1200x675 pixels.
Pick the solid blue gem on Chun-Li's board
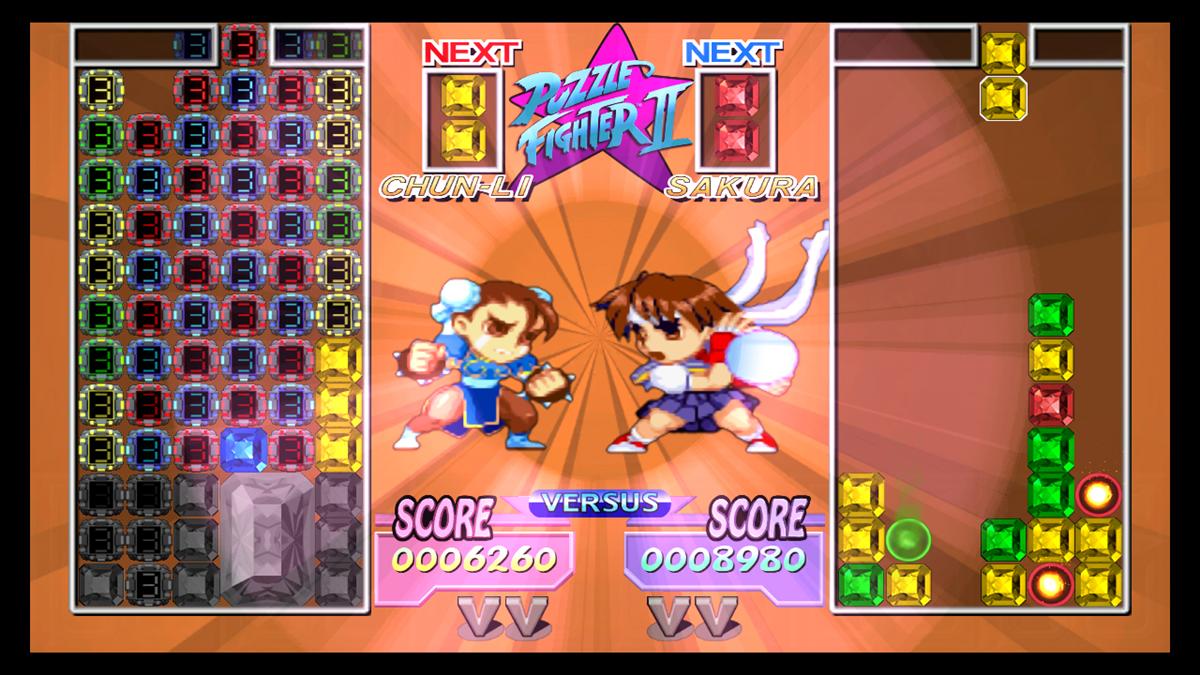(x=242, y=449)
